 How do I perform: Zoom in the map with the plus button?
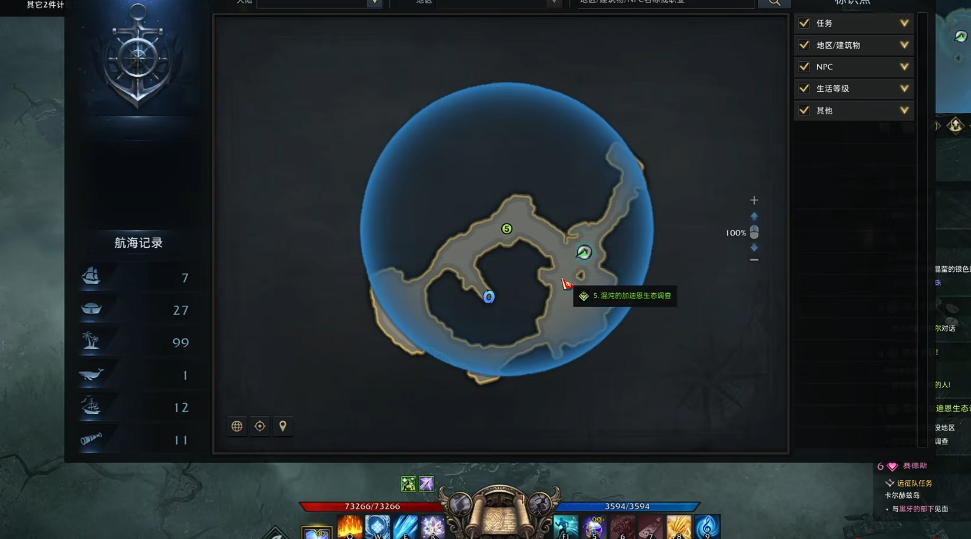(754, 201)
